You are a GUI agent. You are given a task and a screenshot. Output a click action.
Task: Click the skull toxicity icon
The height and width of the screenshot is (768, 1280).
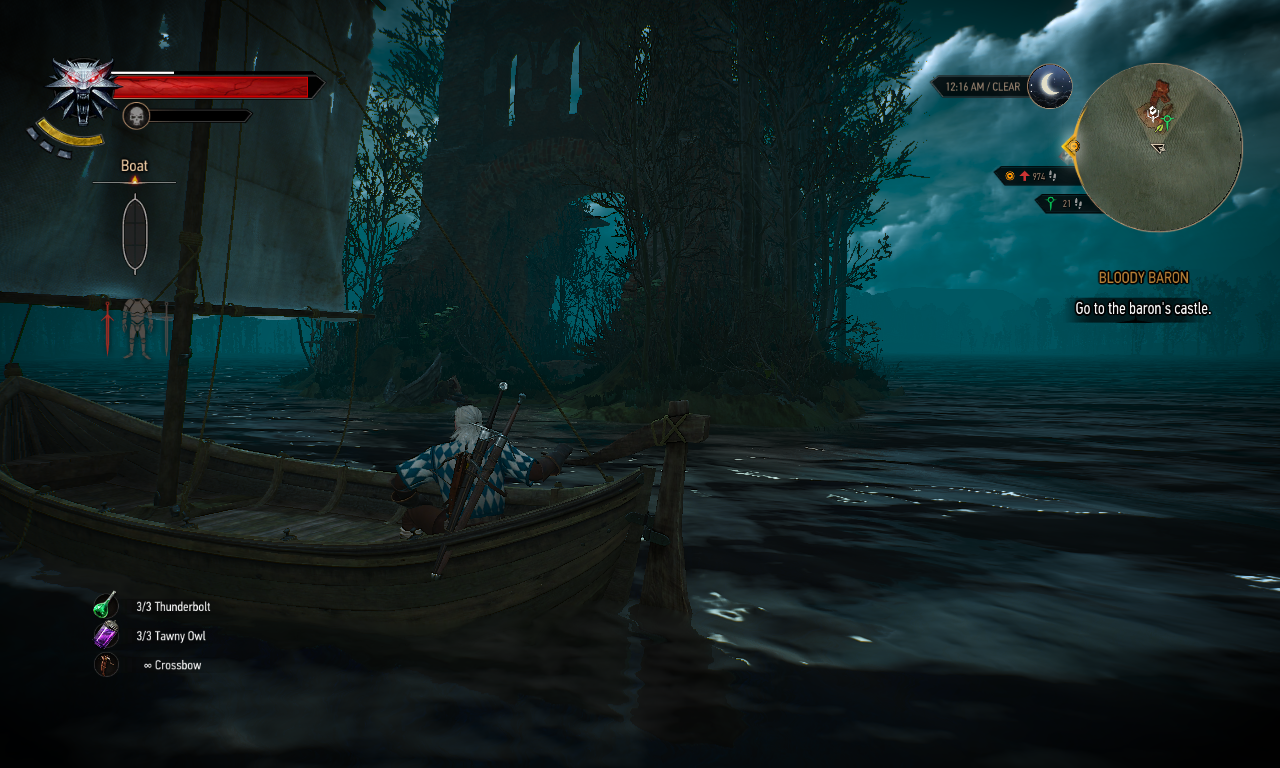tap(136, 116)
